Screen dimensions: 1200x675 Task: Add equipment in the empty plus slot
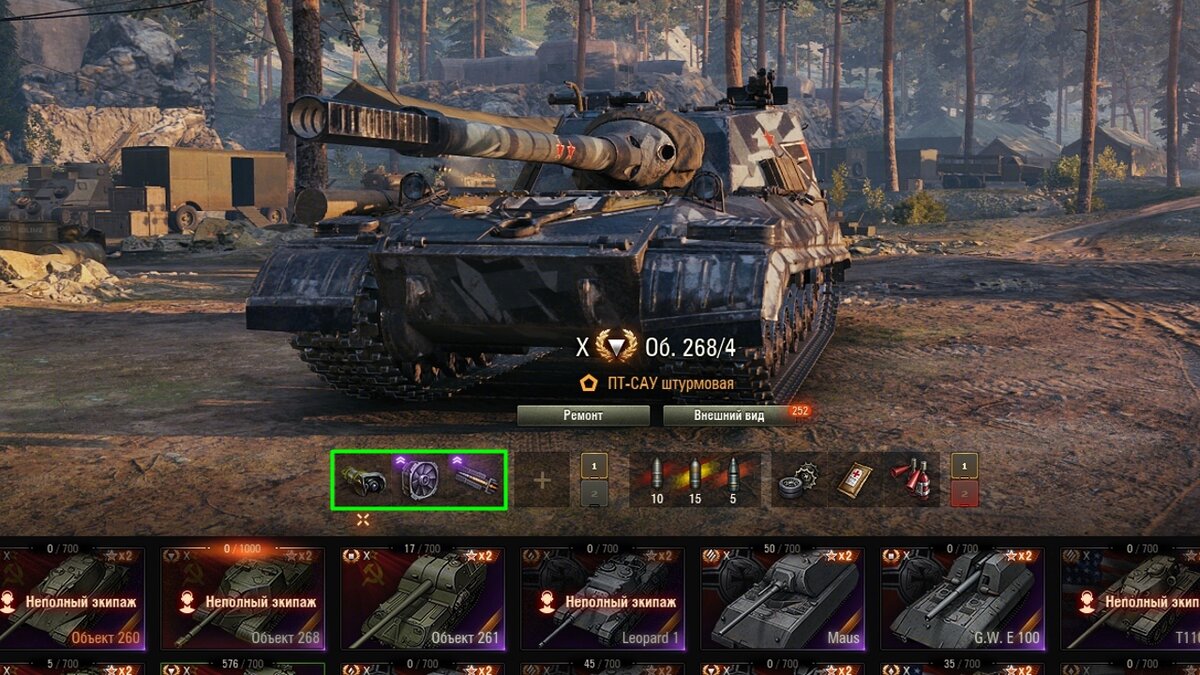click(x=542, y=480)
